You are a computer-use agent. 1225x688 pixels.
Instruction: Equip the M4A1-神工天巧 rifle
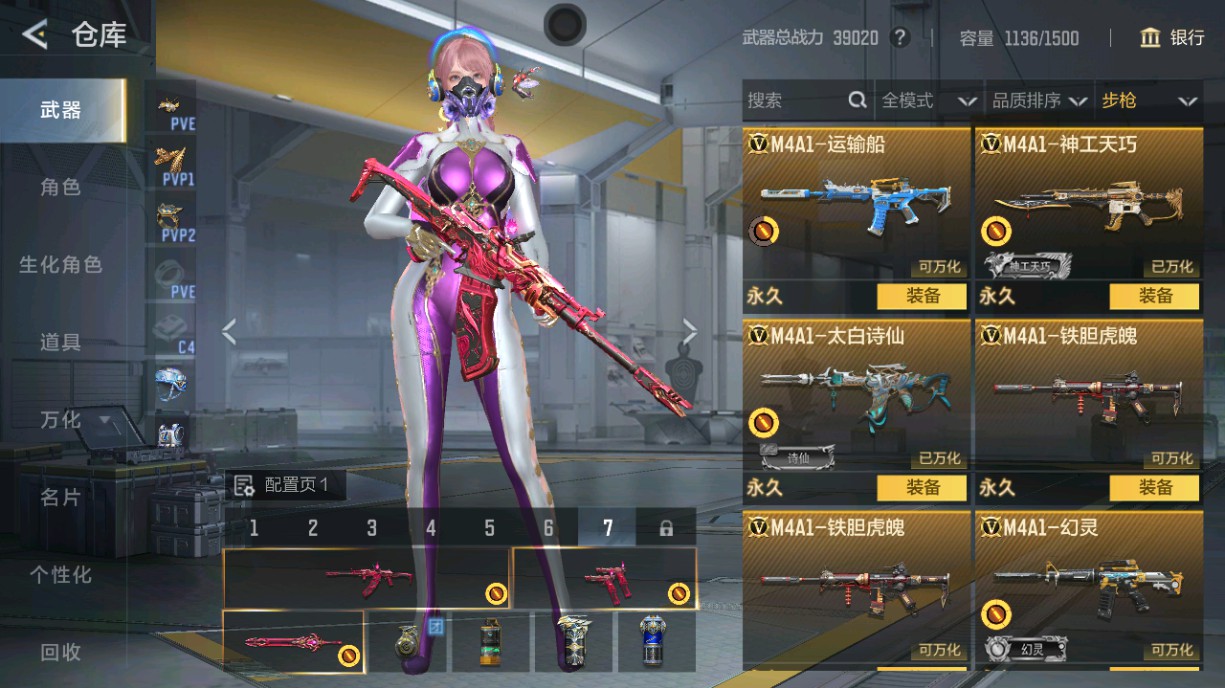[1155, 296]
